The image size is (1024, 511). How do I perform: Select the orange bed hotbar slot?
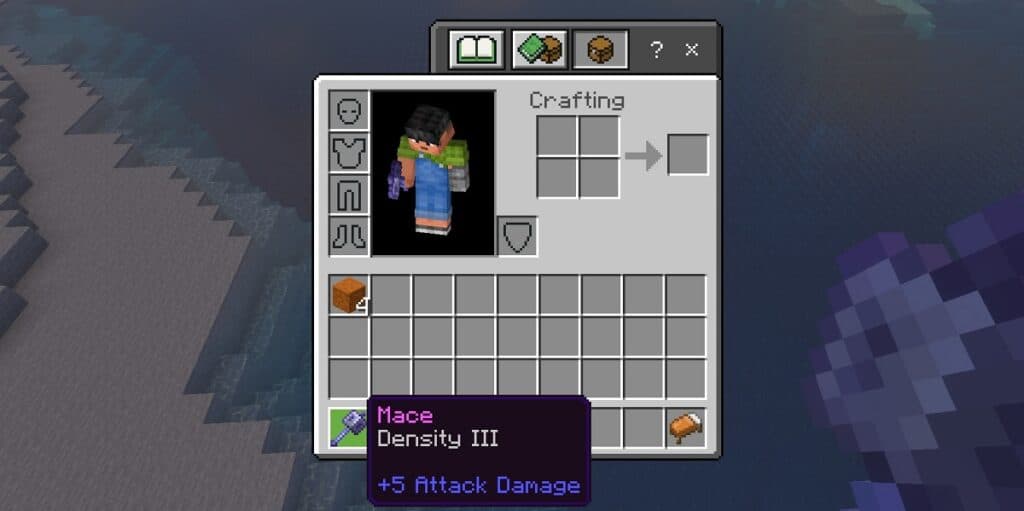(686, 428)
